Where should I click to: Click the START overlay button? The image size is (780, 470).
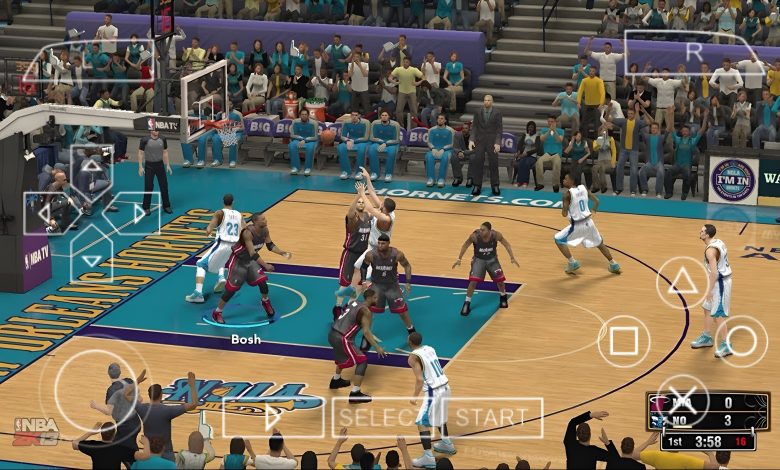494,417
